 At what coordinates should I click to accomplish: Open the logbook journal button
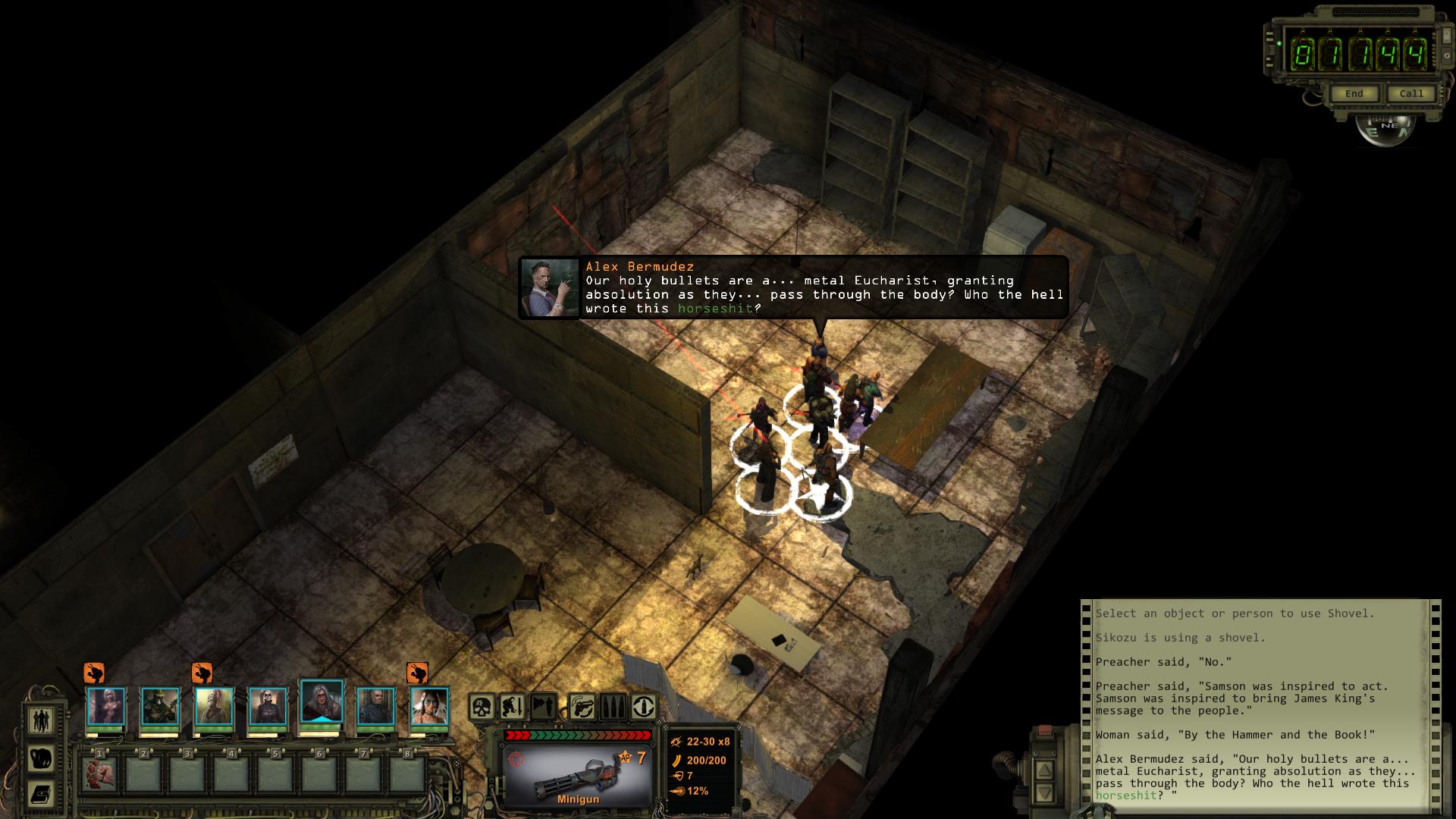pyautogui.click(x=41, y=794)
